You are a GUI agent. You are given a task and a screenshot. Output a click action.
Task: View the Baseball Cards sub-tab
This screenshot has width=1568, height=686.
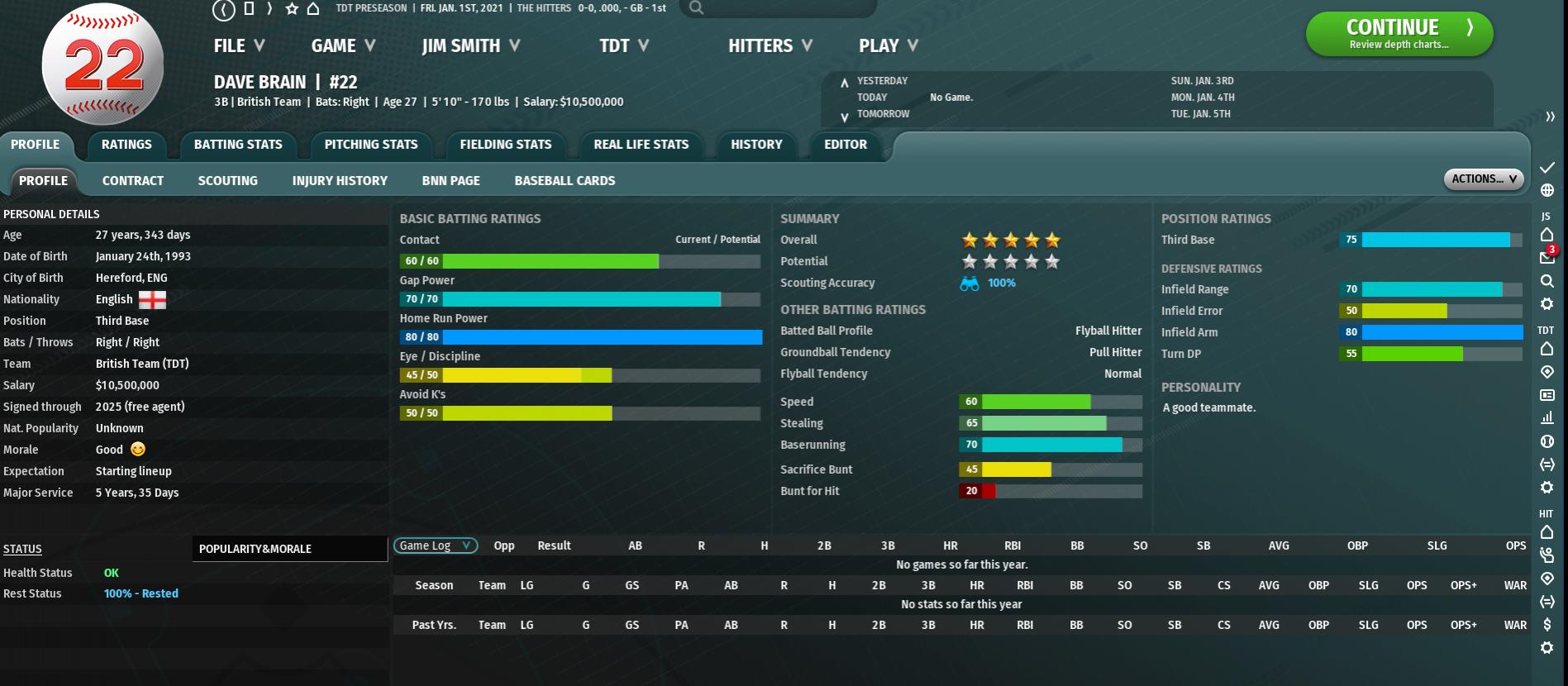click(x=565, y=181)
